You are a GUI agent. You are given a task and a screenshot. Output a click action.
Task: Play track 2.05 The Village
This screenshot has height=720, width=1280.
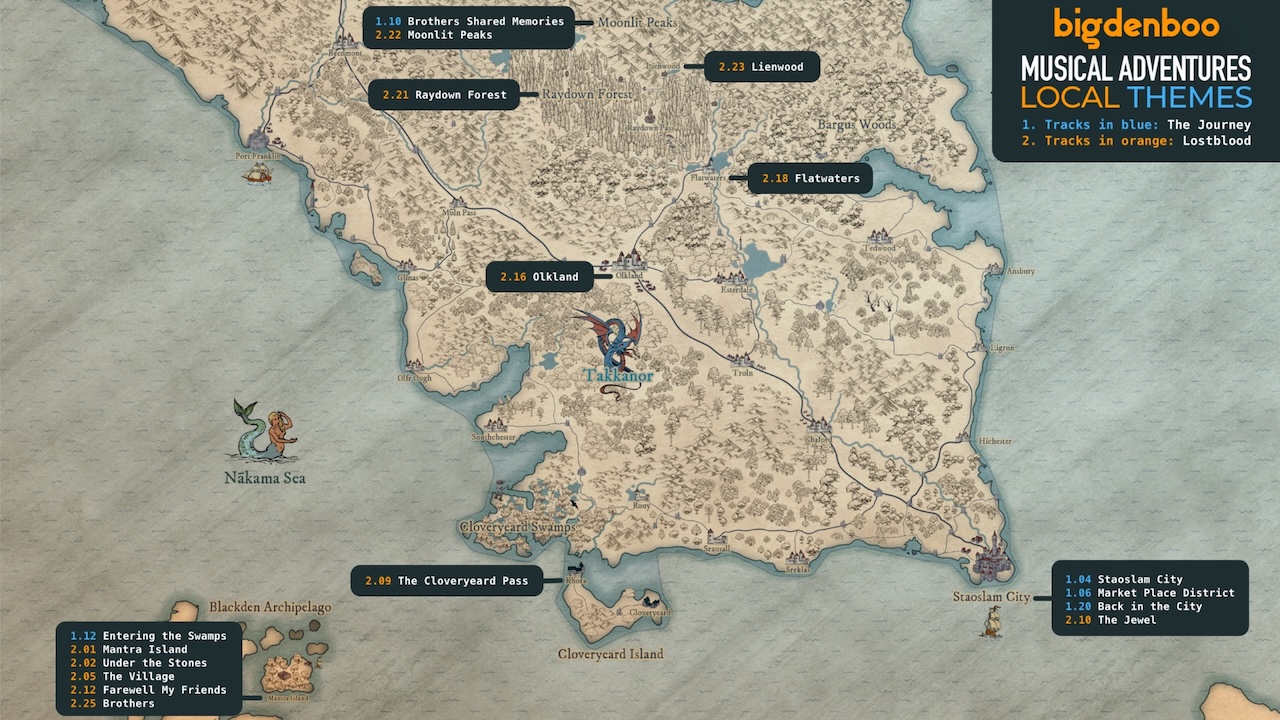coord(122,677)
